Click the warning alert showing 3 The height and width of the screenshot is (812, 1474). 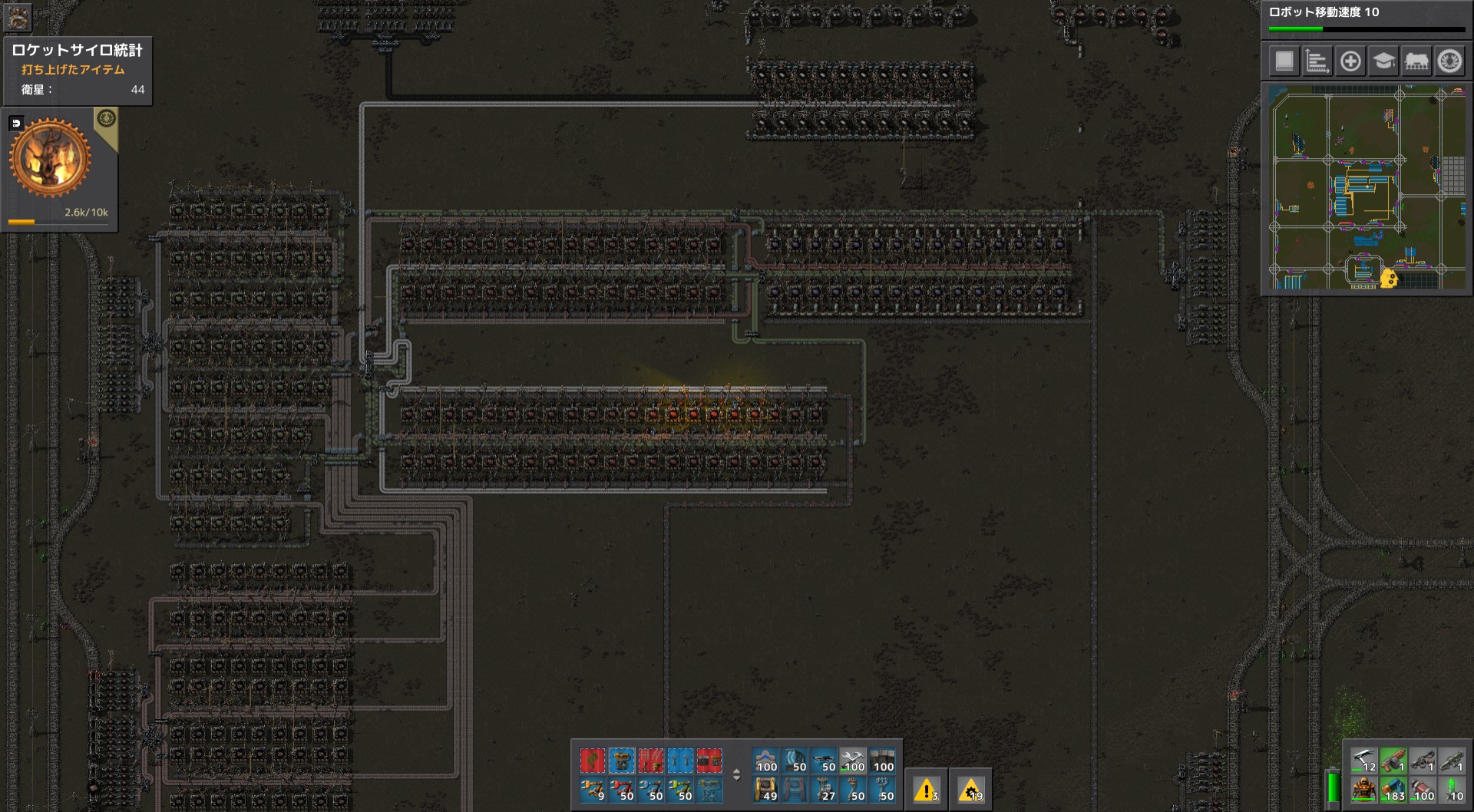(928, 790)
